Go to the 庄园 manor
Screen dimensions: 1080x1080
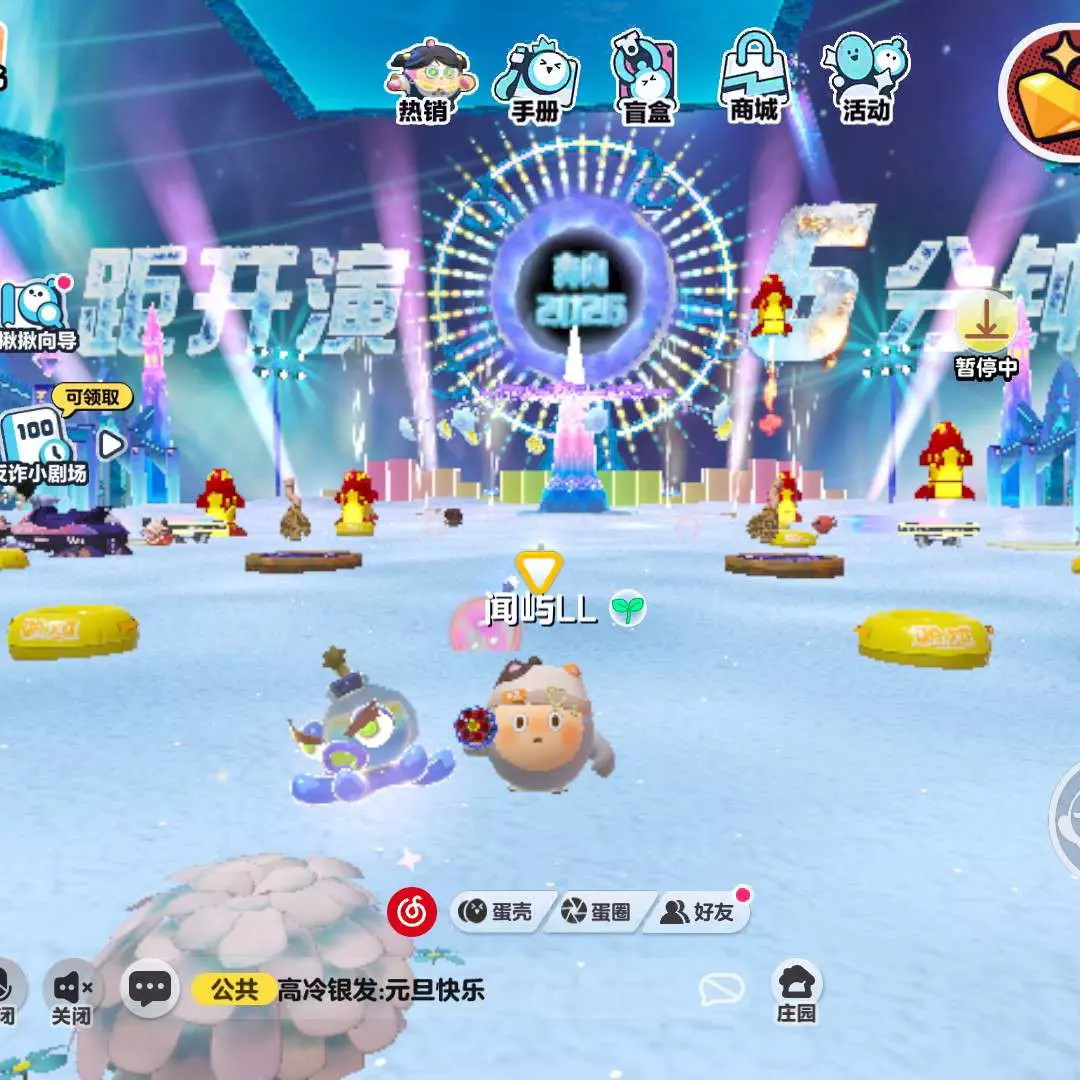[x=797, y=990]
